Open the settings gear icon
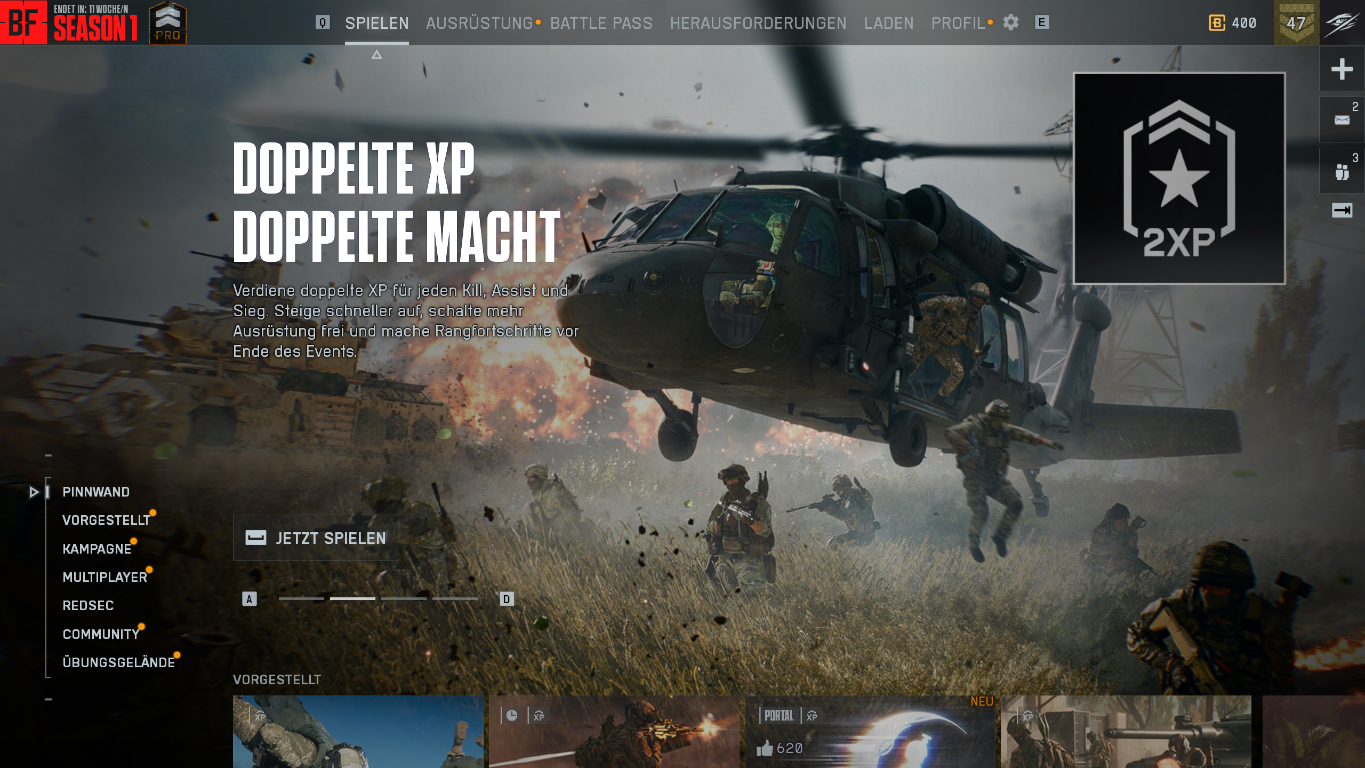The height and width of the screenshot is (768, 1365). pyautogui.click(x=1009, y=22)
